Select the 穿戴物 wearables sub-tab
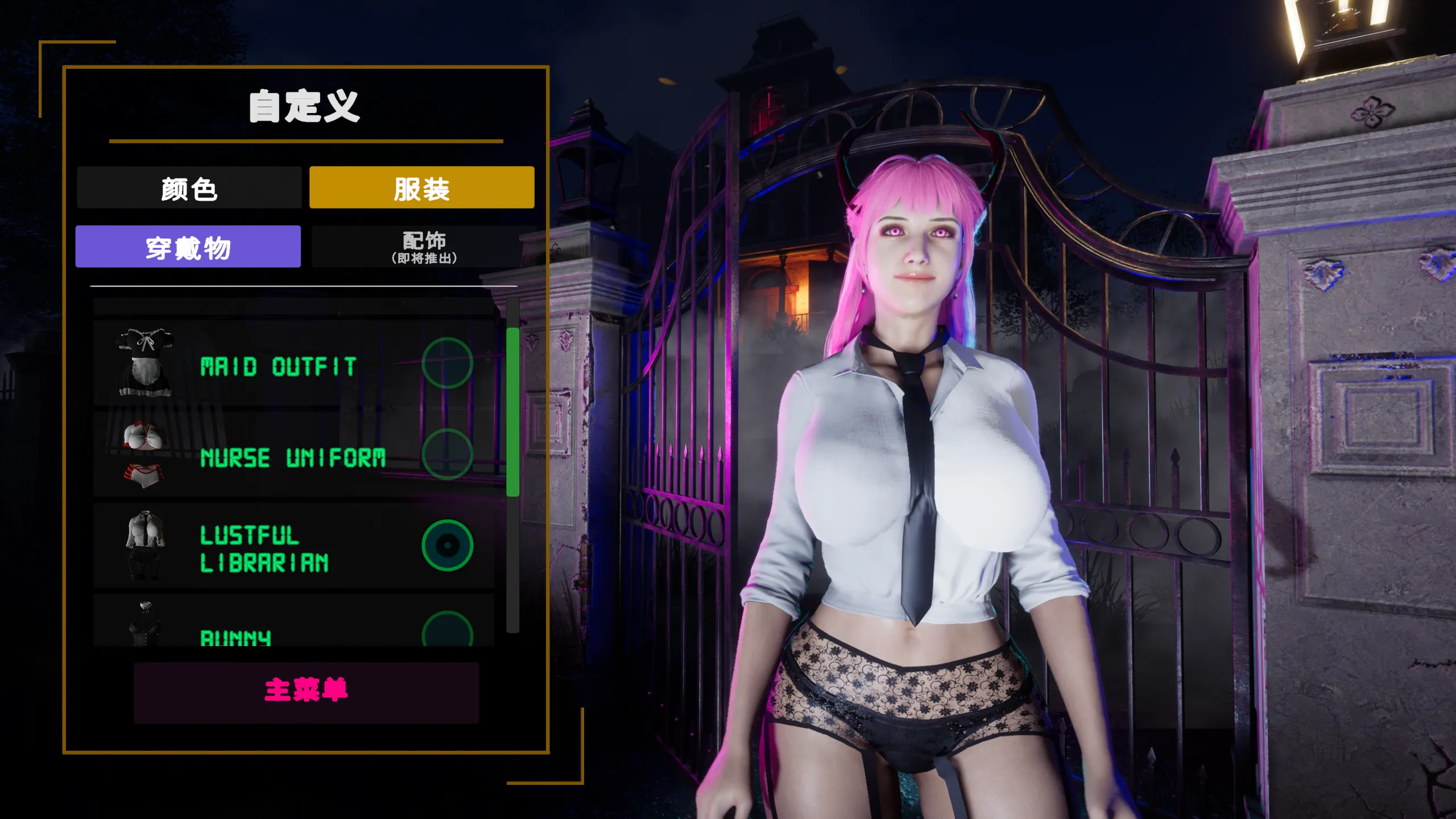The image size is (1456, 819). (188, 247)
